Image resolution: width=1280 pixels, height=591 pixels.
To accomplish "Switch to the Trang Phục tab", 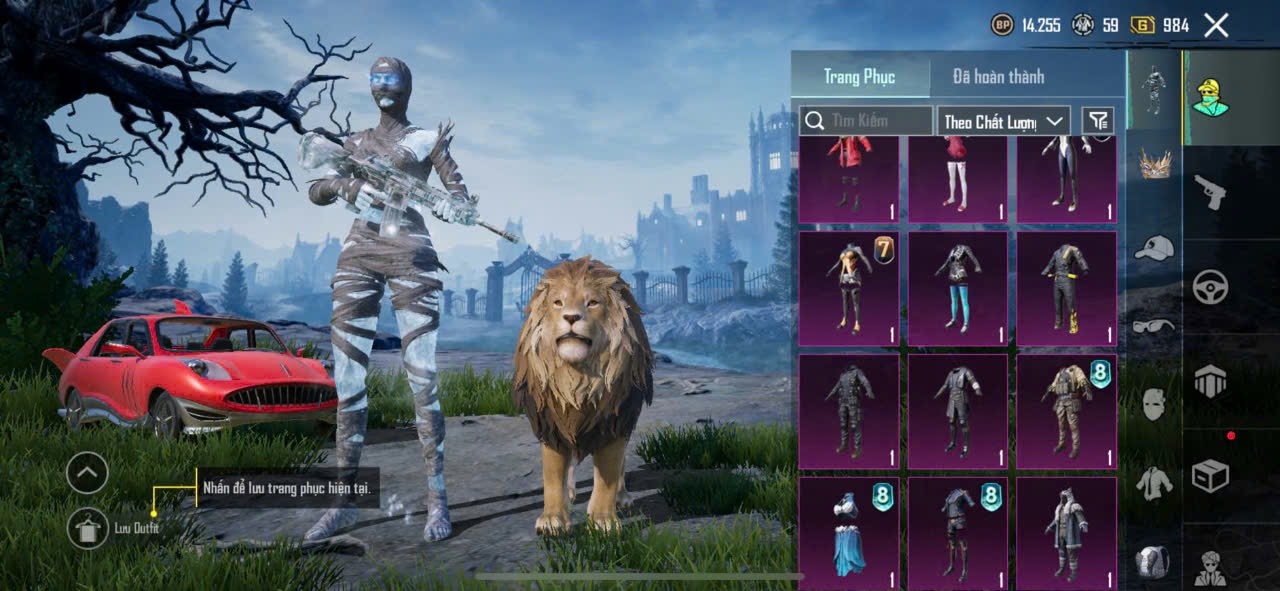I will click(x=859, y=76).
